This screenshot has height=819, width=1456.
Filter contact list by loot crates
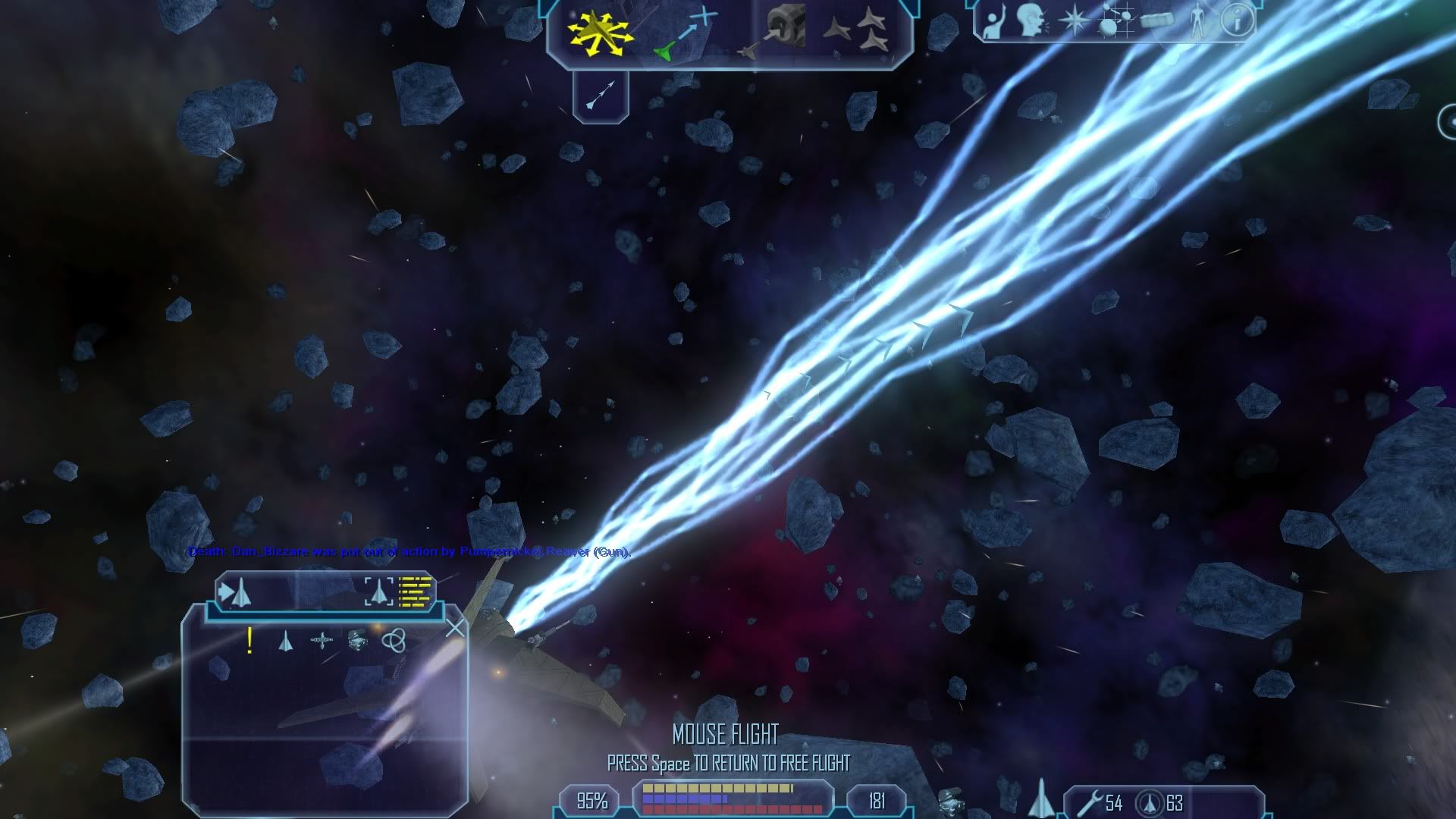(357, 641)
